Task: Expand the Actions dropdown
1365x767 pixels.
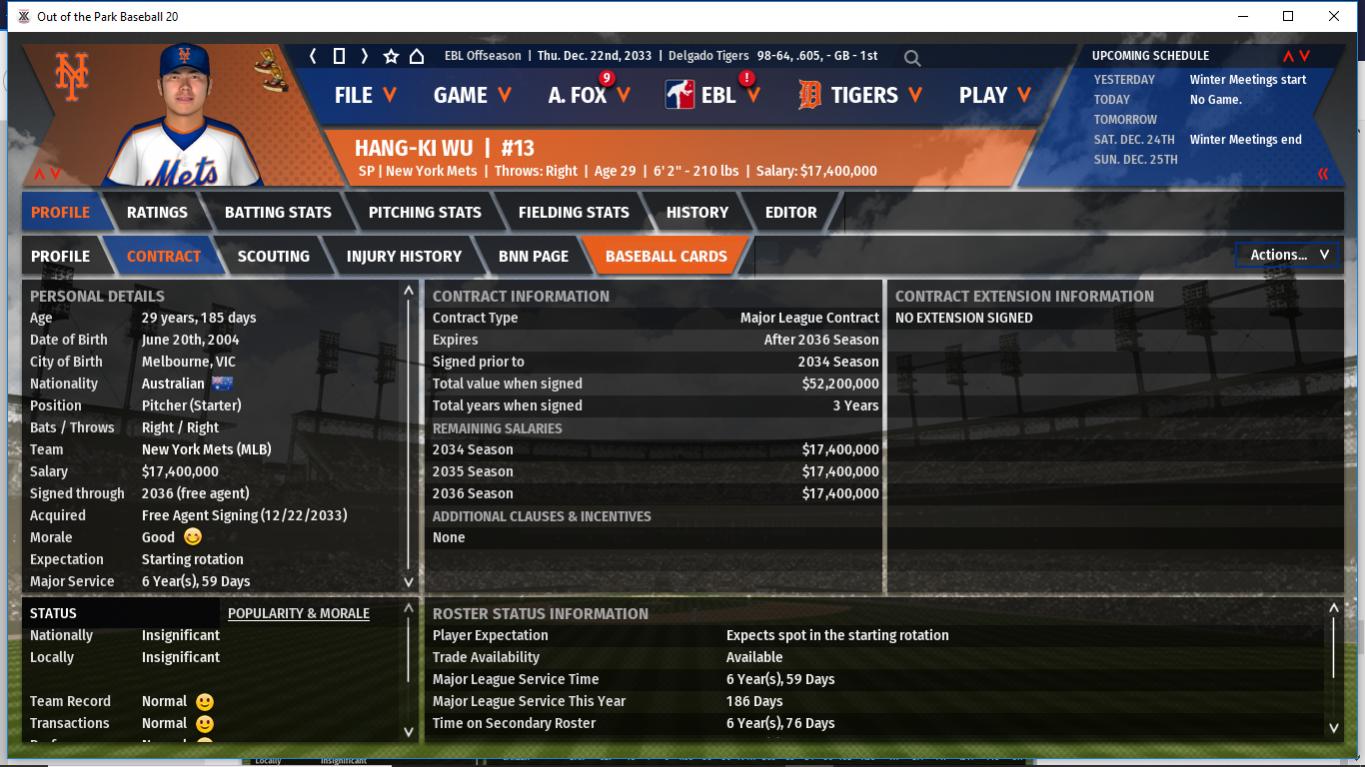Action: pyautogui.click(x=1288, y=255)
